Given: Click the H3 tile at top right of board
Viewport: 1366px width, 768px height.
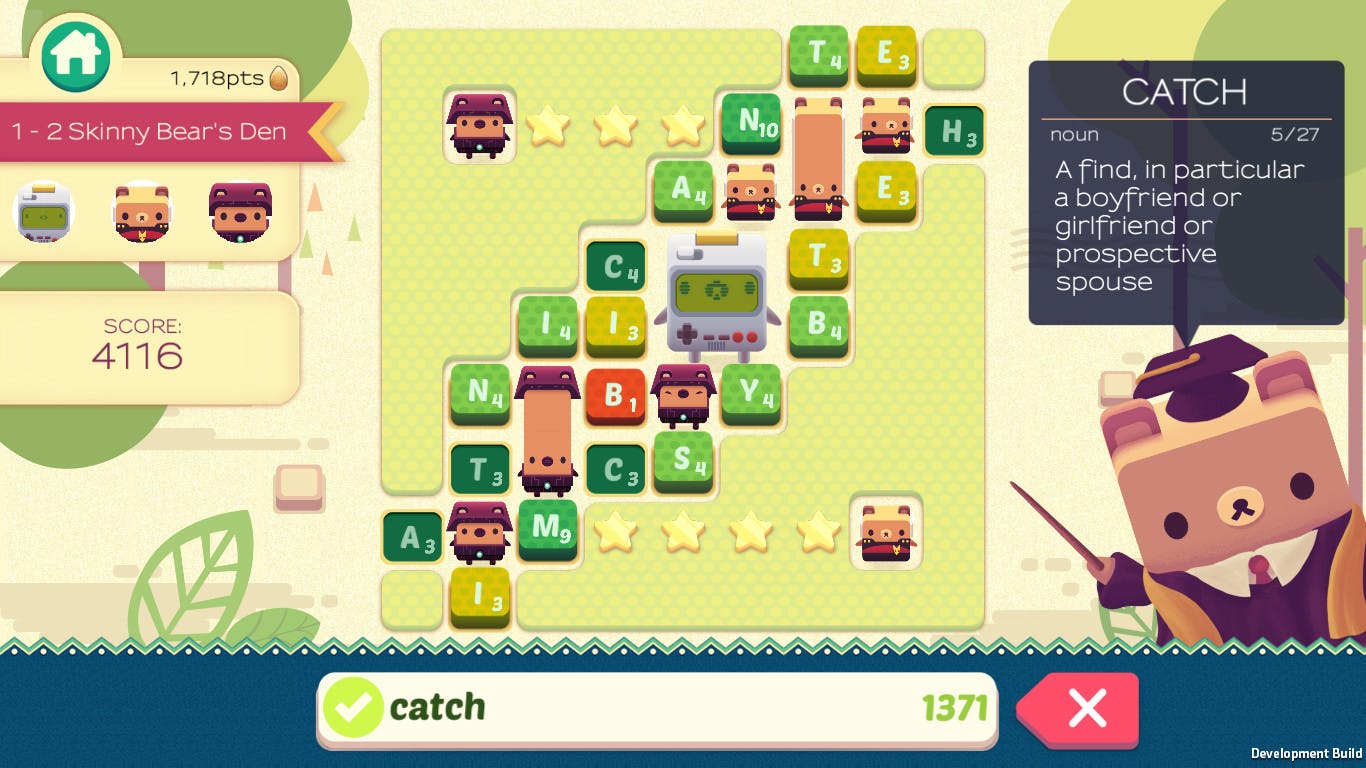Looking at the screenshot, I should click(955, 130).
